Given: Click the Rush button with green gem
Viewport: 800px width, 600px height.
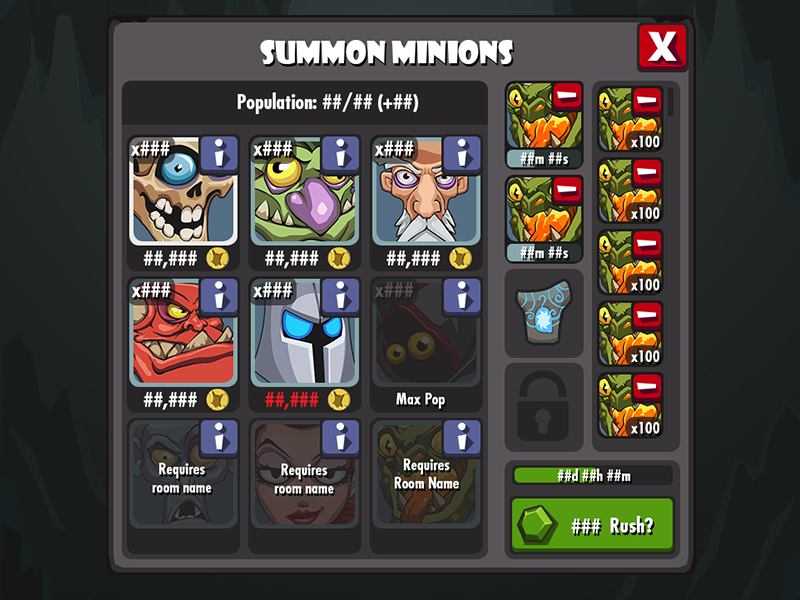Looking at the screenshot, I should pos(592,525).
